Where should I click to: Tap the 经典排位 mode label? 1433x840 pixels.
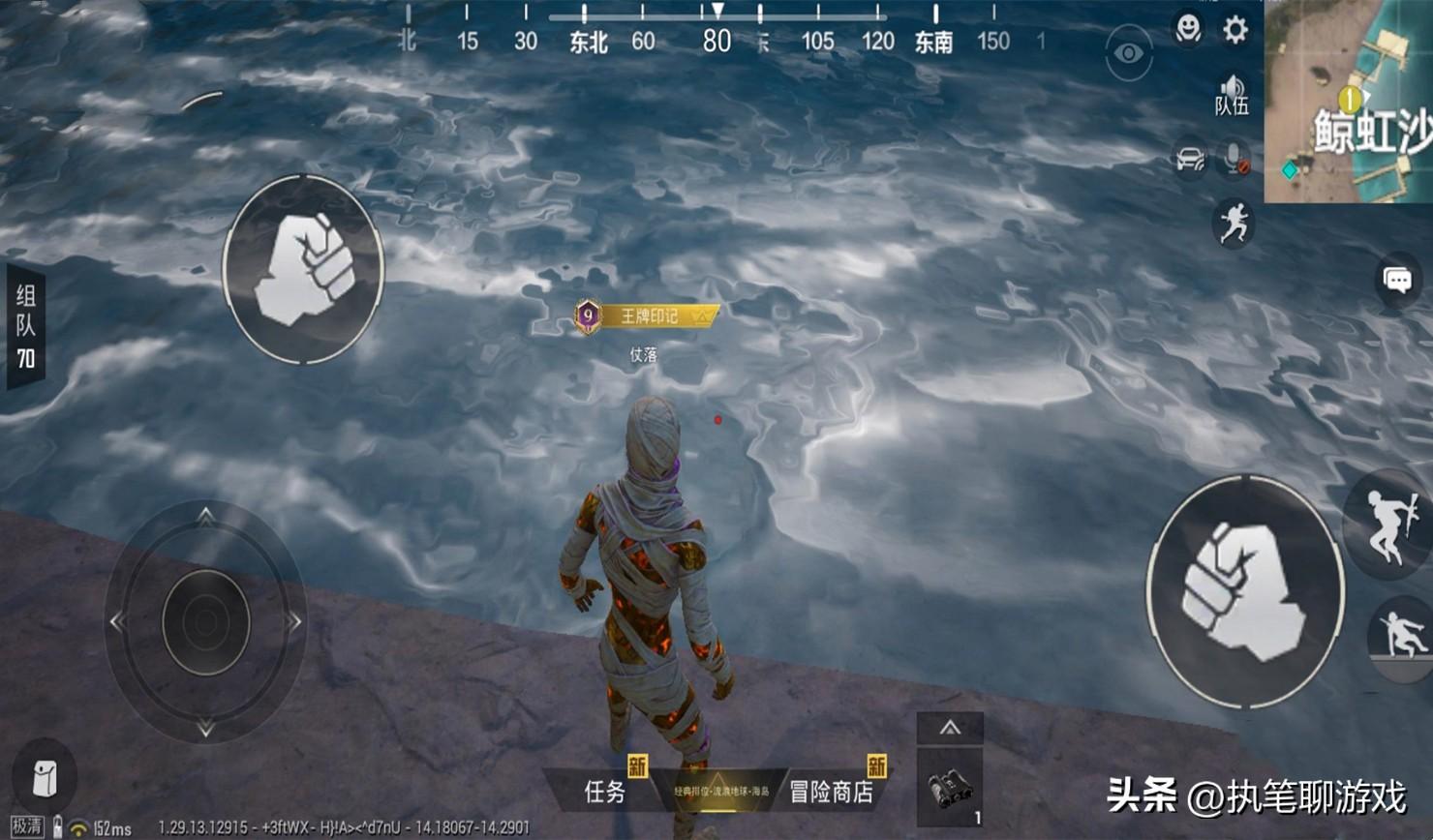click(x=720, y=792)
